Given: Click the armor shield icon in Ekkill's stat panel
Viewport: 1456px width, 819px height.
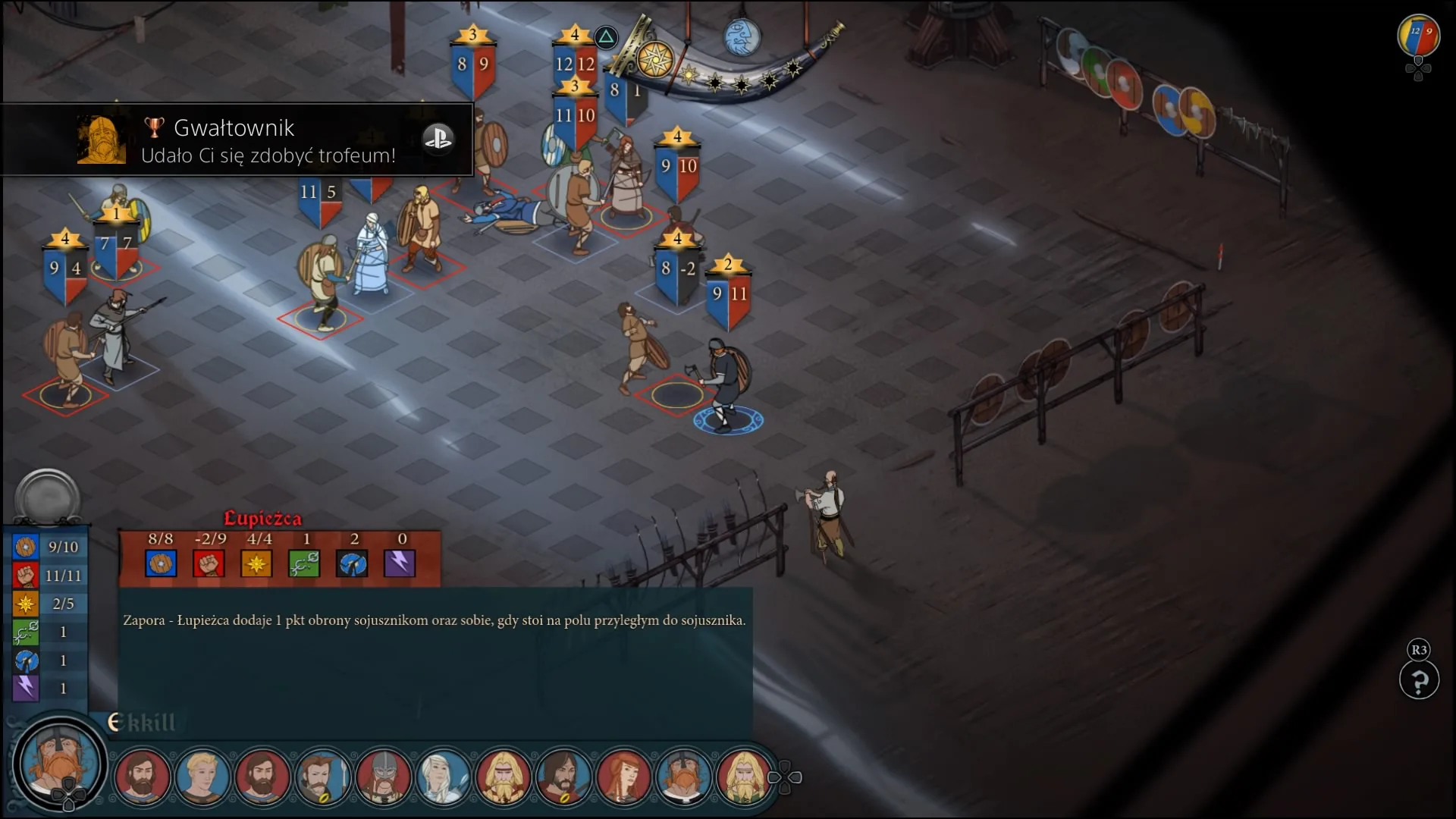Looking at the screenshot, I should [x=25, y=547].
